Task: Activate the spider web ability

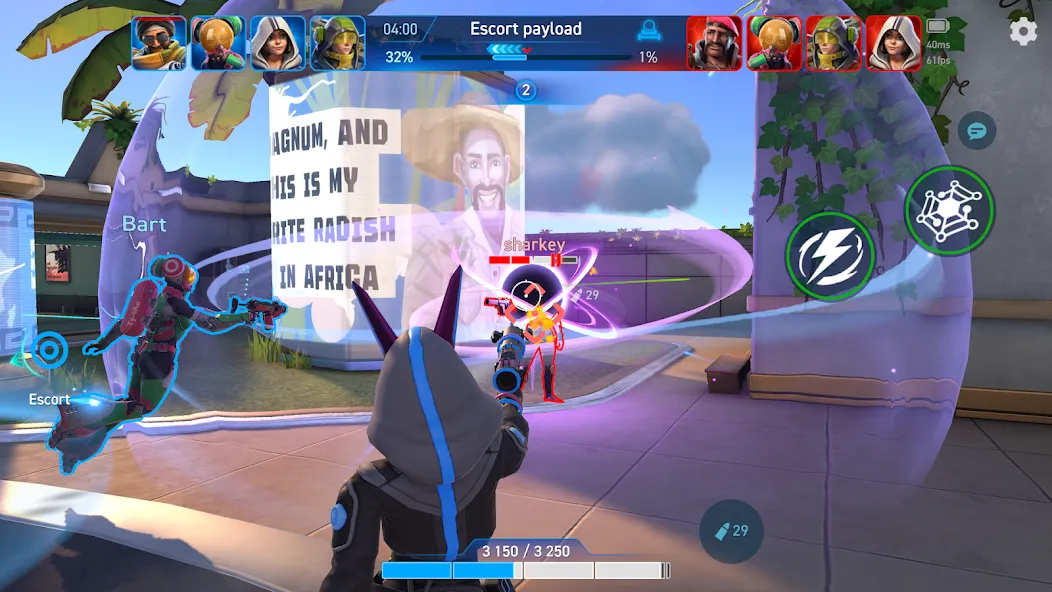Action: click(949, 210)
